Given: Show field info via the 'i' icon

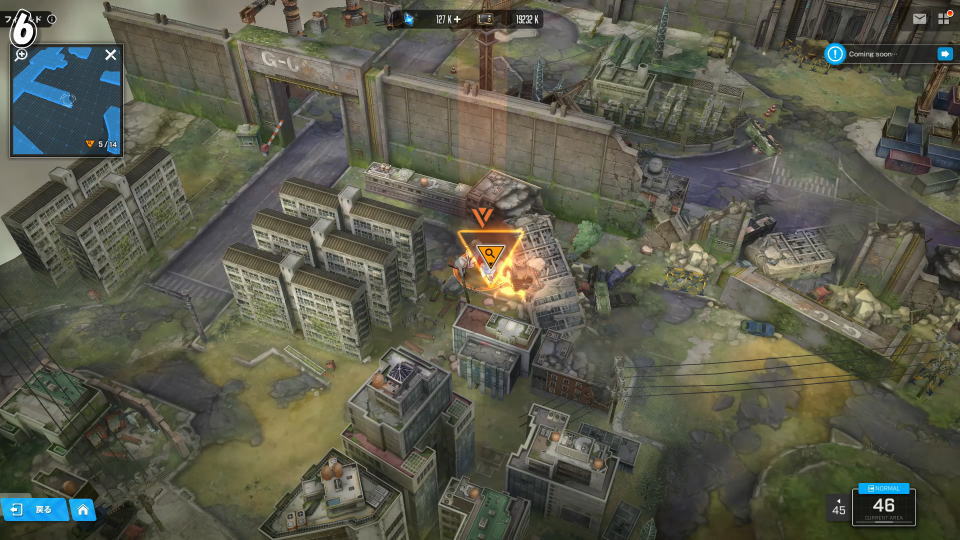Looking at the screenshot, I should coord(52,19).
